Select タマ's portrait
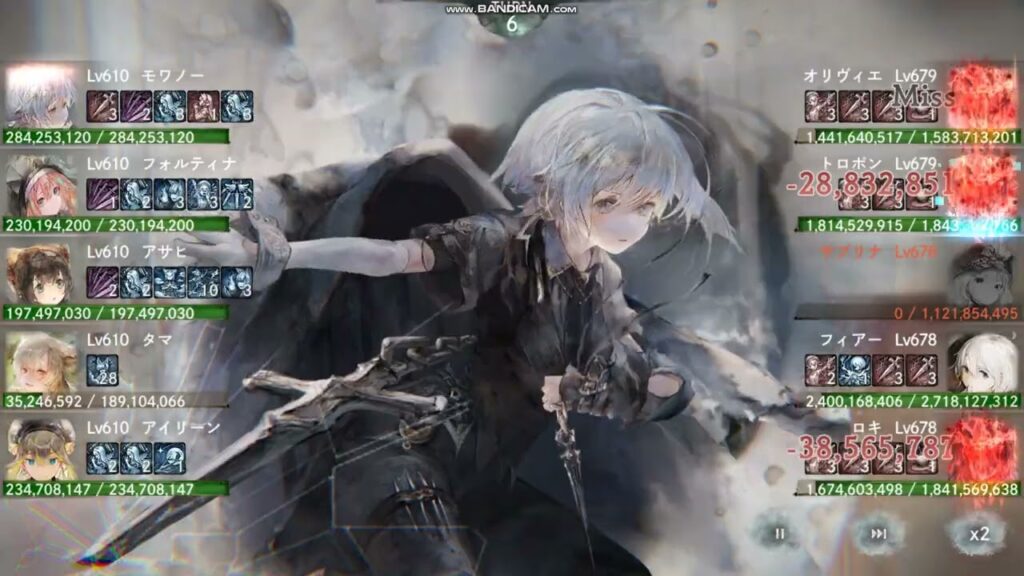The image size is (1024, 576). click(41, 362)
